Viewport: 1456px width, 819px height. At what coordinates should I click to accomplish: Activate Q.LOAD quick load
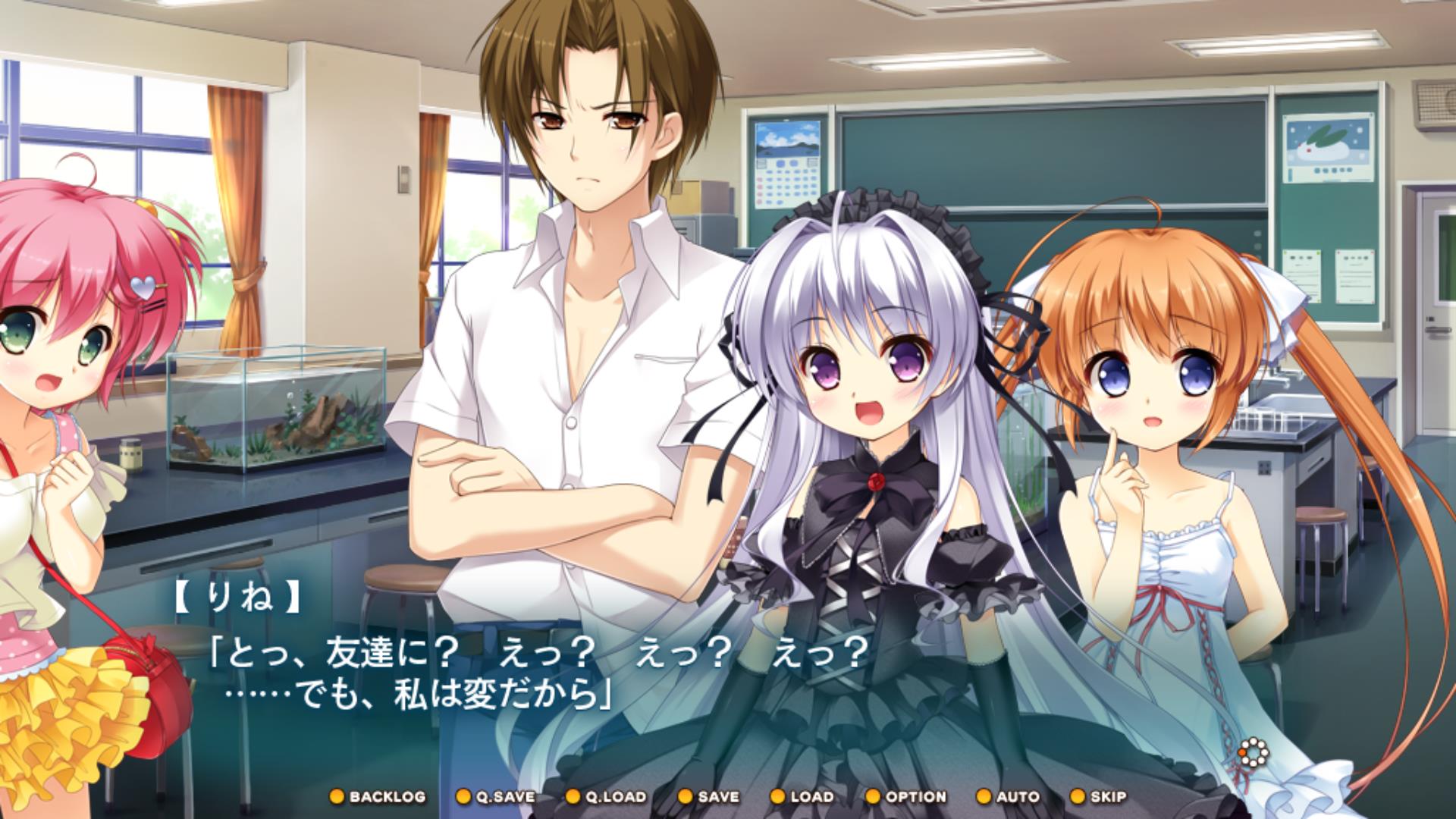pos(607,797)
